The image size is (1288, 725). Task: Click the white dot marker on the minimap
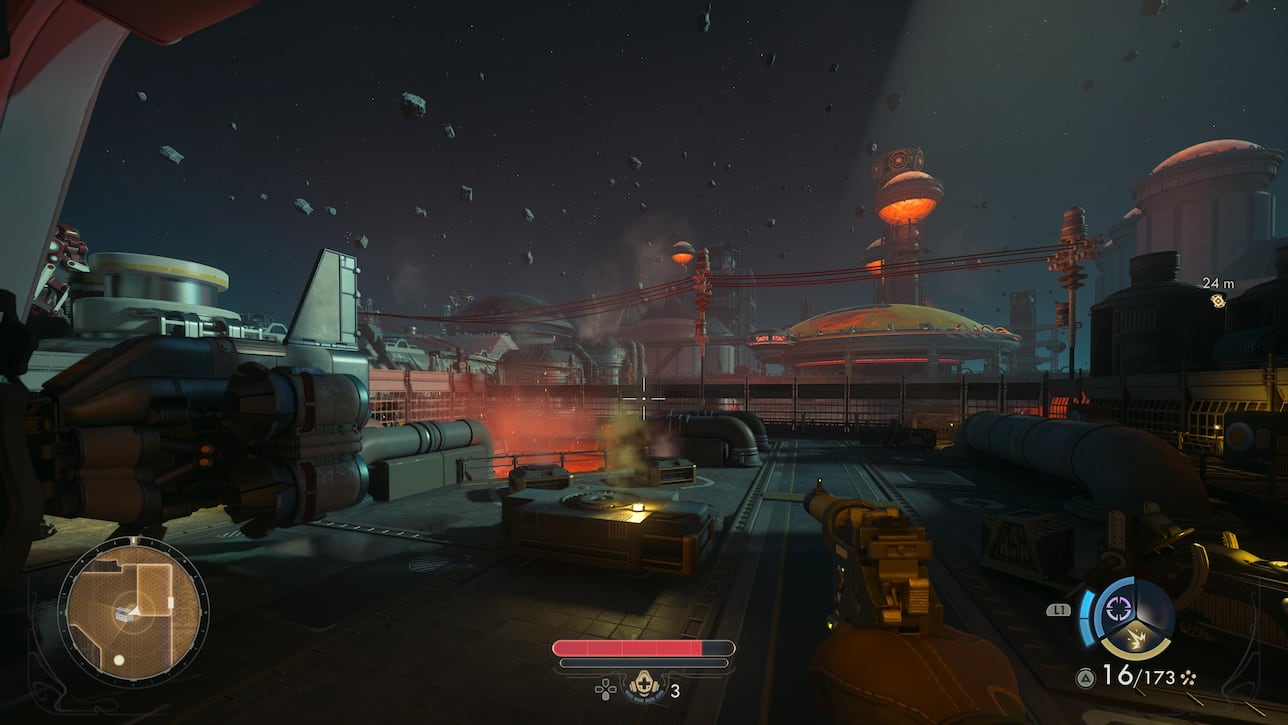coord(119,660)
